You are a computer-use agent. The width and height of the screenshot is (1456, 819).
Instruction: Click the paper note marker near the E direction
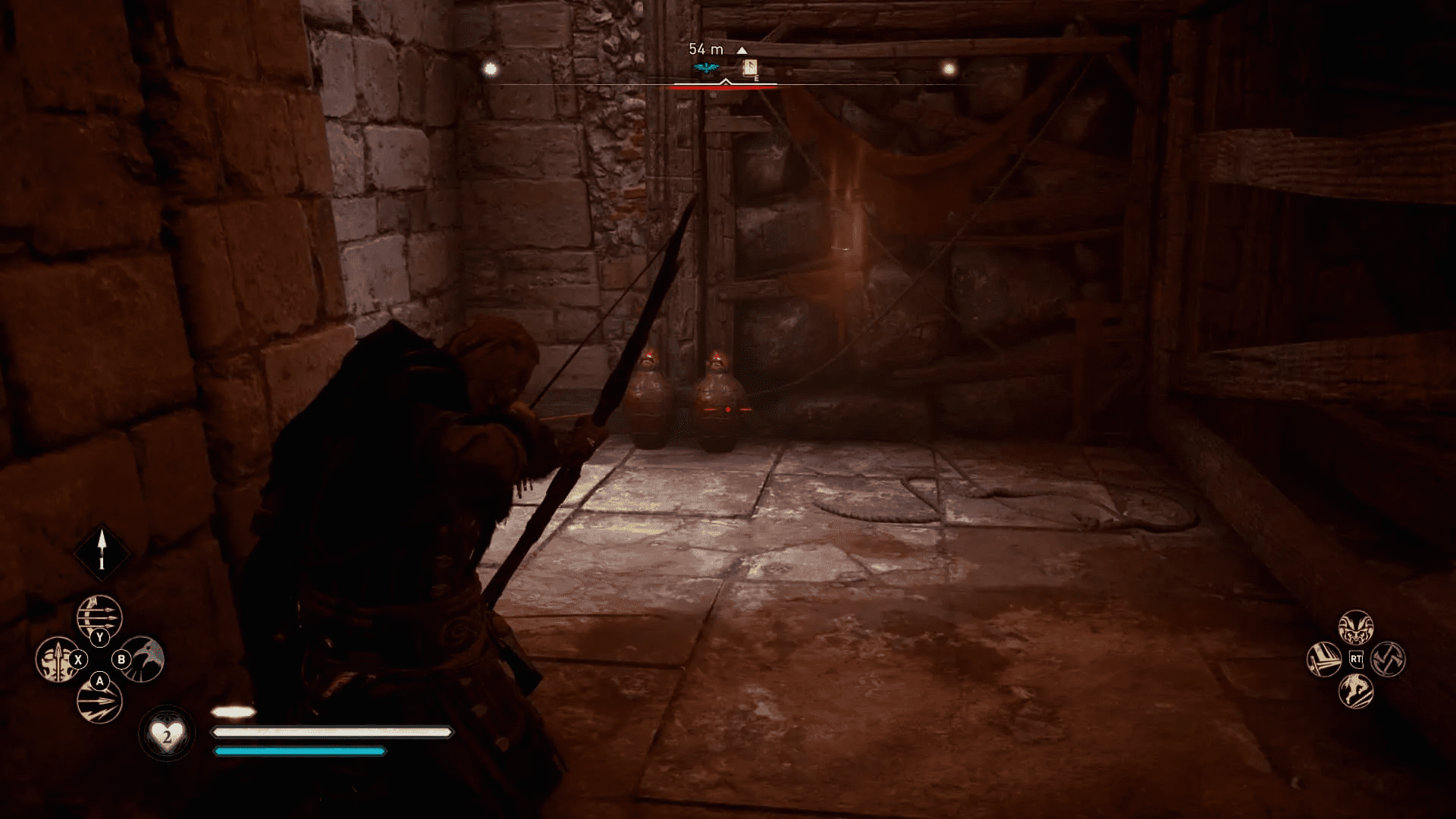coord(750,67)
